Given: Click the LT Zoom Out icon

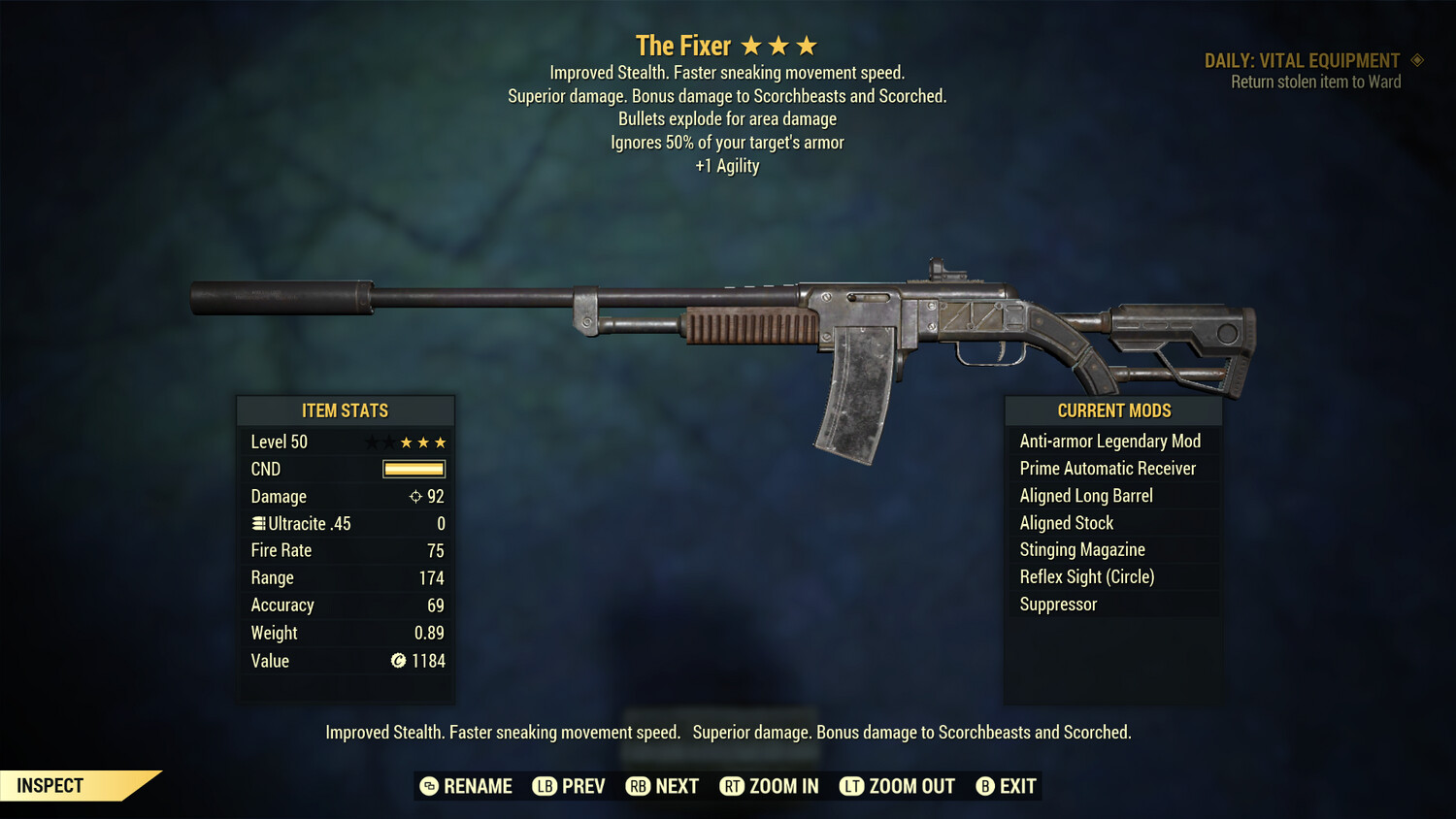Looking at the screenshot, I should (x=851, y=786).
